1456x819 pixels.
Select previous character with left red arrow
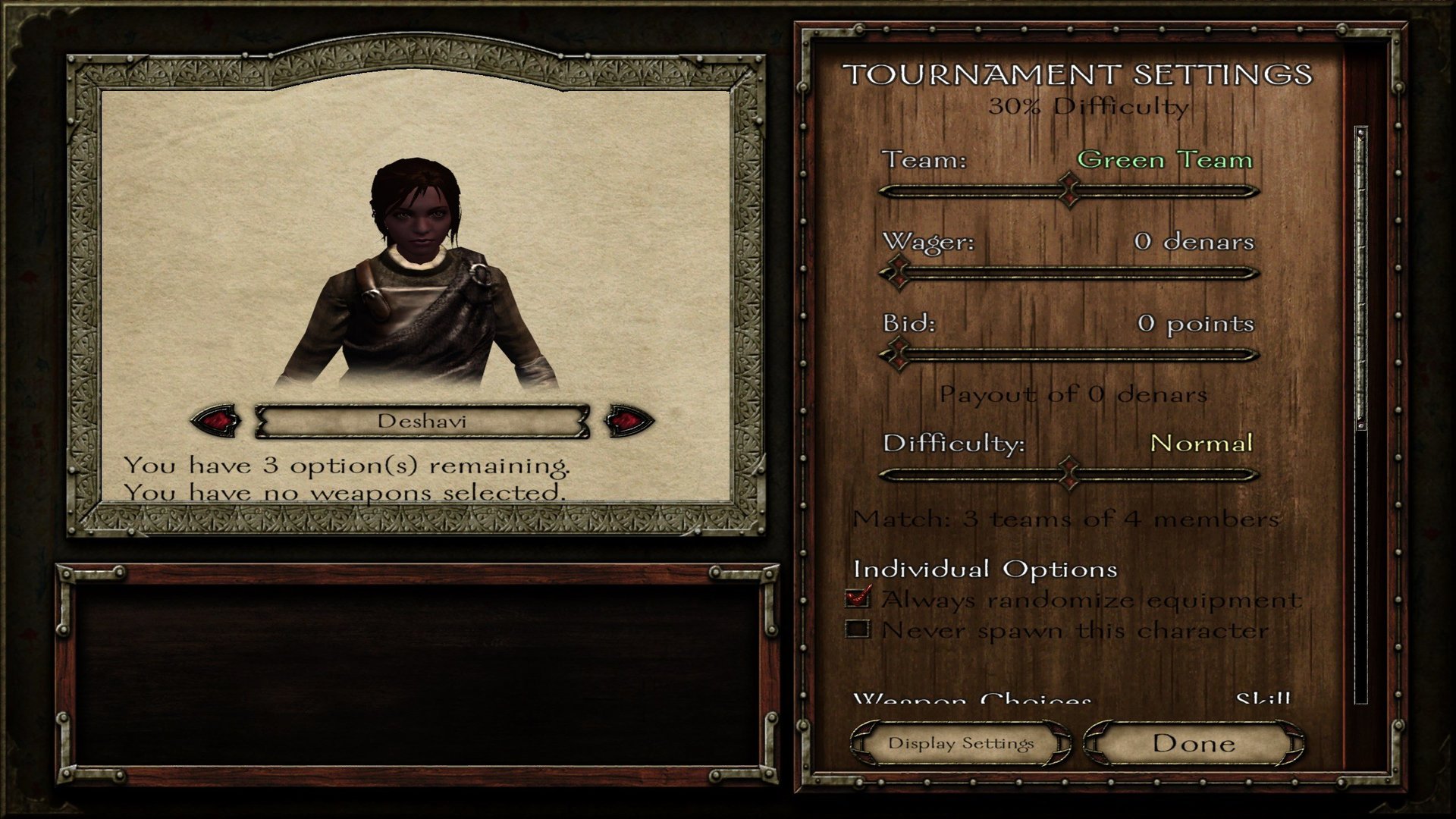point(218,420)
